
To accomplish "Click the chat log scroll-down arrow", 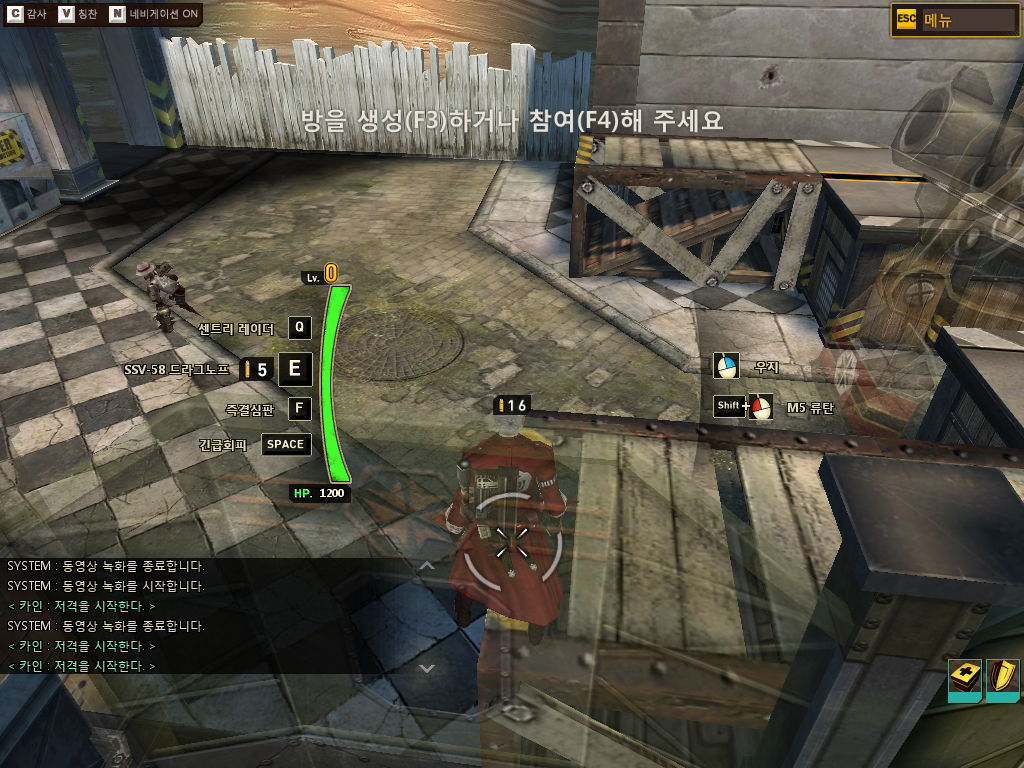I will point(427,667).
